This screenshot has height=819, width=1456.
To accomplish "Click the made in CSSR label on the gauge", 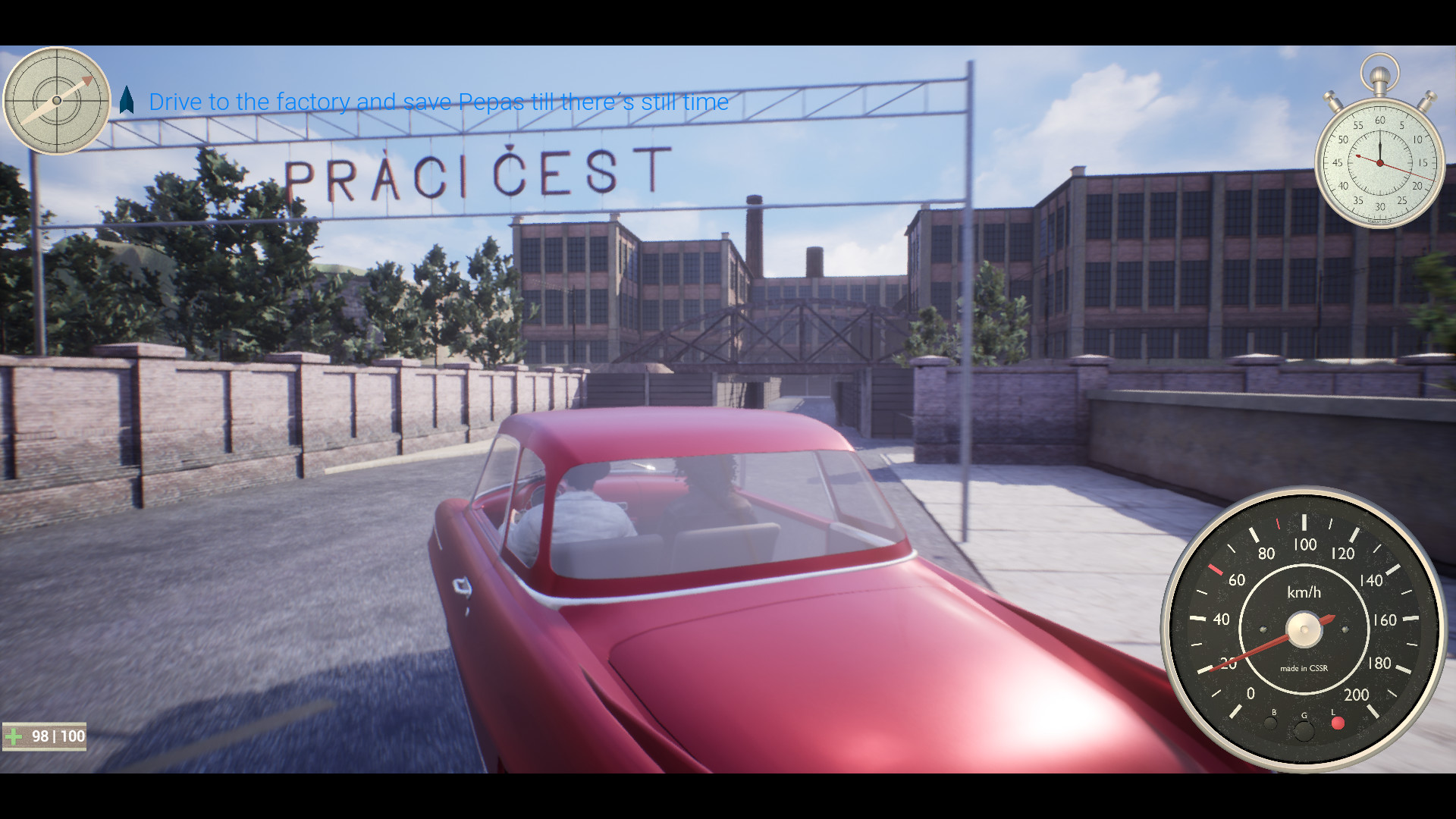I will (1303, 666).
